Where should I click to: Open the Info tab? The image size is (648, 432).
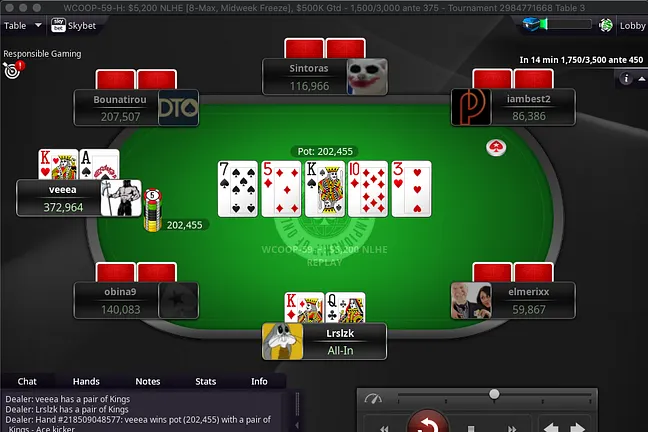[259, 381]
